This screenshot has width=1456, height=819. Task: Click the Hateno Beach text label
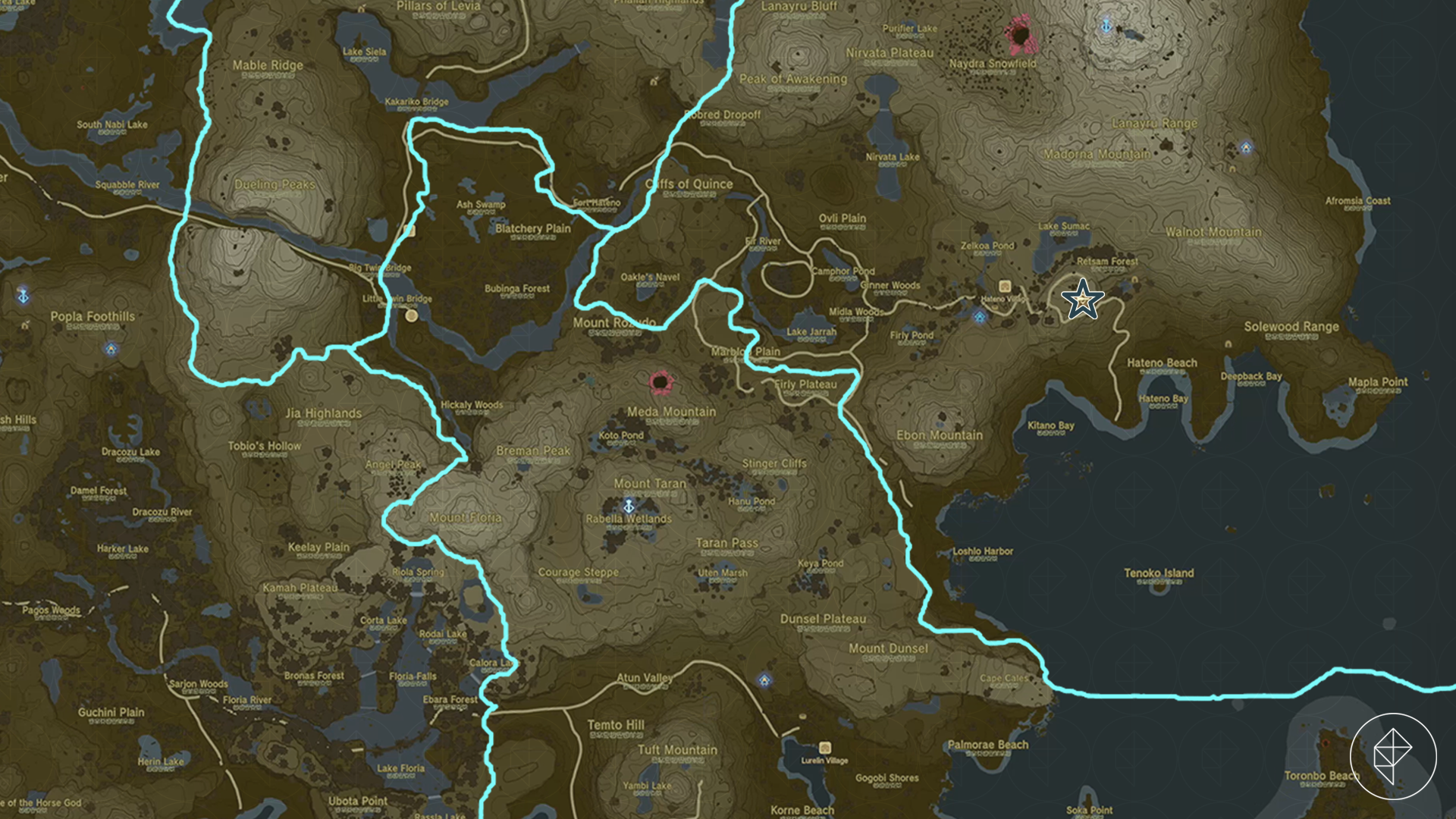click(1163, 362)
